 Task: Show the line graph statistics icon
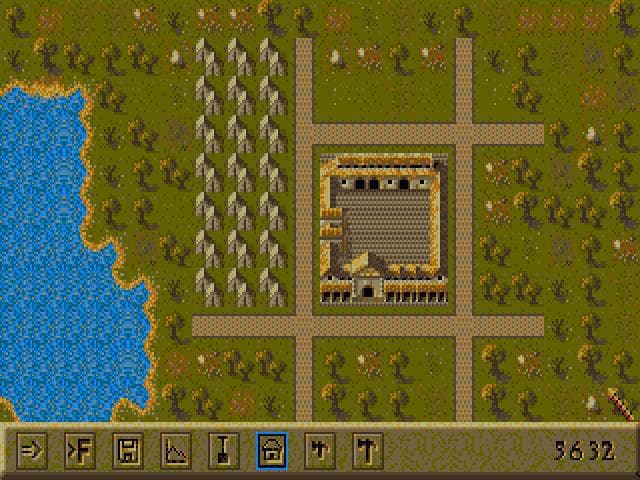pyautogui.click(x=175, y=450)
